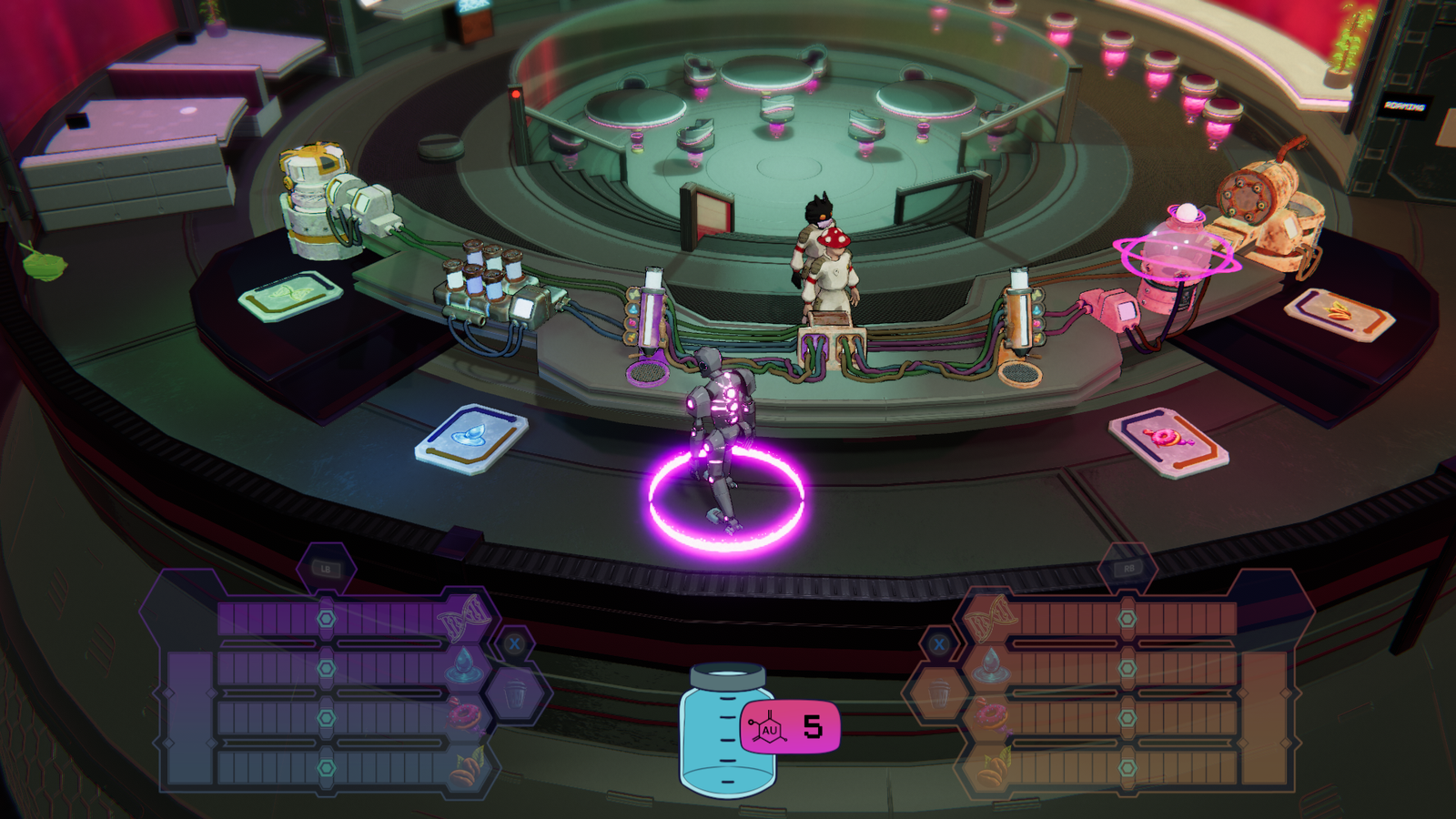Screen dimensions: 1456x819
Task: Select the DNA helix icon in the orange panel
Action: [x=989, y=619]
